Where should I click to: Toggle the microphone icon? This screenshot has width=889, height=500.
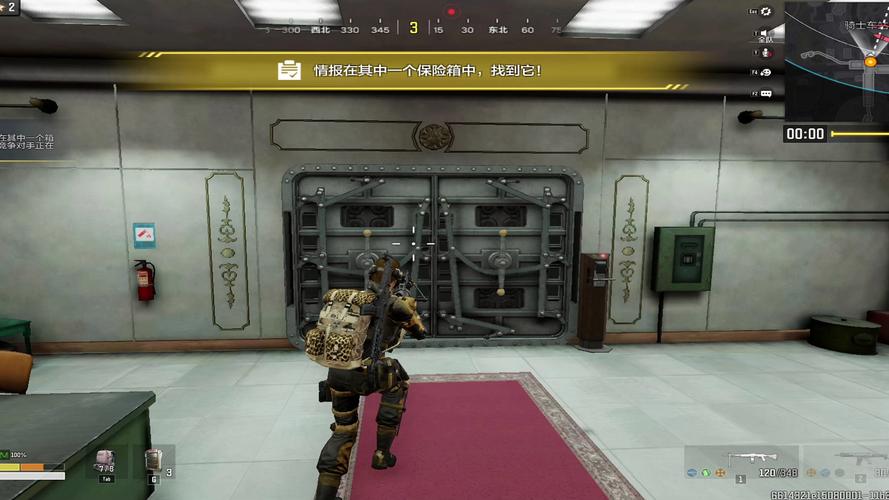point(766,52)
